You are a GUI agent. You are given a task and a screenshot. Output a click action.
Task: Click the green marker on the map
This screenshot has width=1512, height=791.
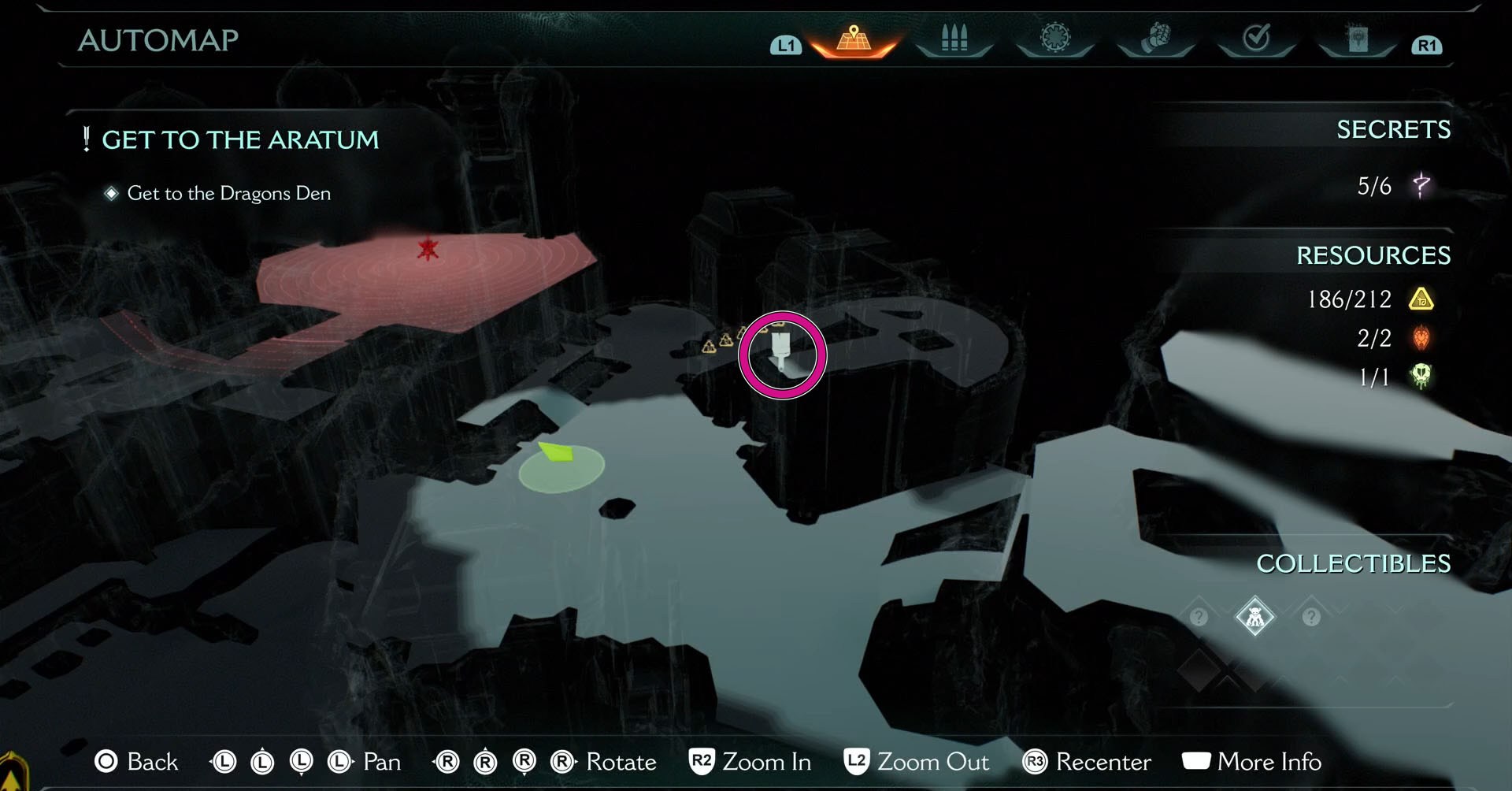click(560, 455)
